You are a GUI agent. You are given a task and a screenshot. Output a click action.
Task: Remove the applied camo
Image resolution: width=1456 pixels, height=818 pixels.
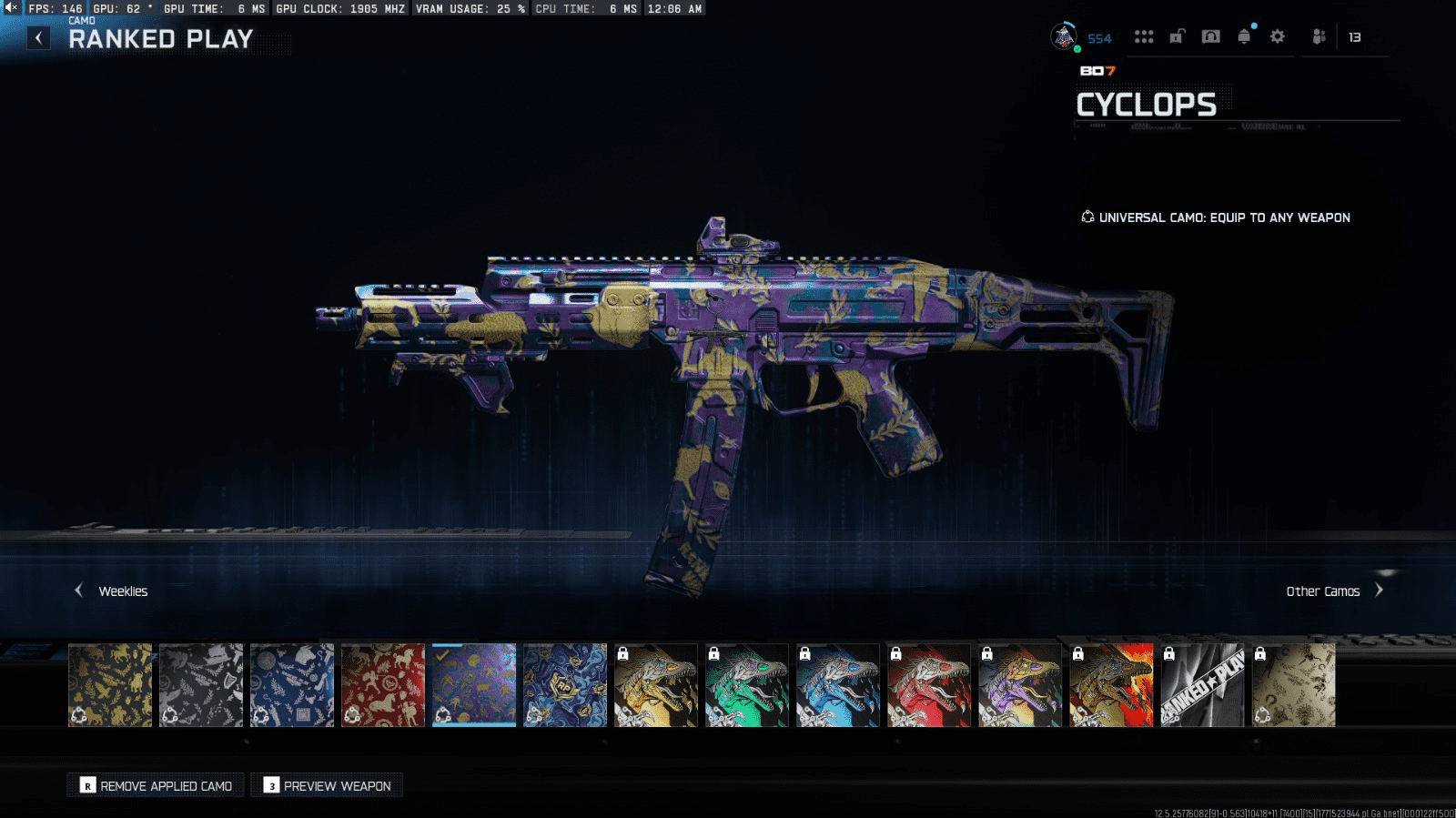click(x=157, y=785)
